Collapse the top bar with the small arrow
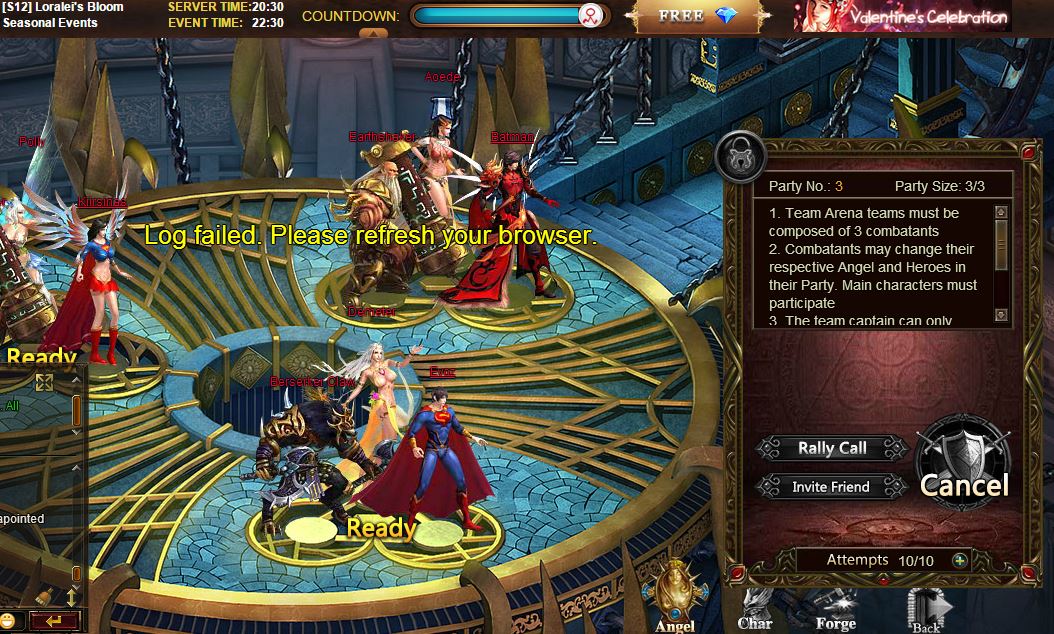Viewport: 1054px width, 634px height. pos(373,33)
